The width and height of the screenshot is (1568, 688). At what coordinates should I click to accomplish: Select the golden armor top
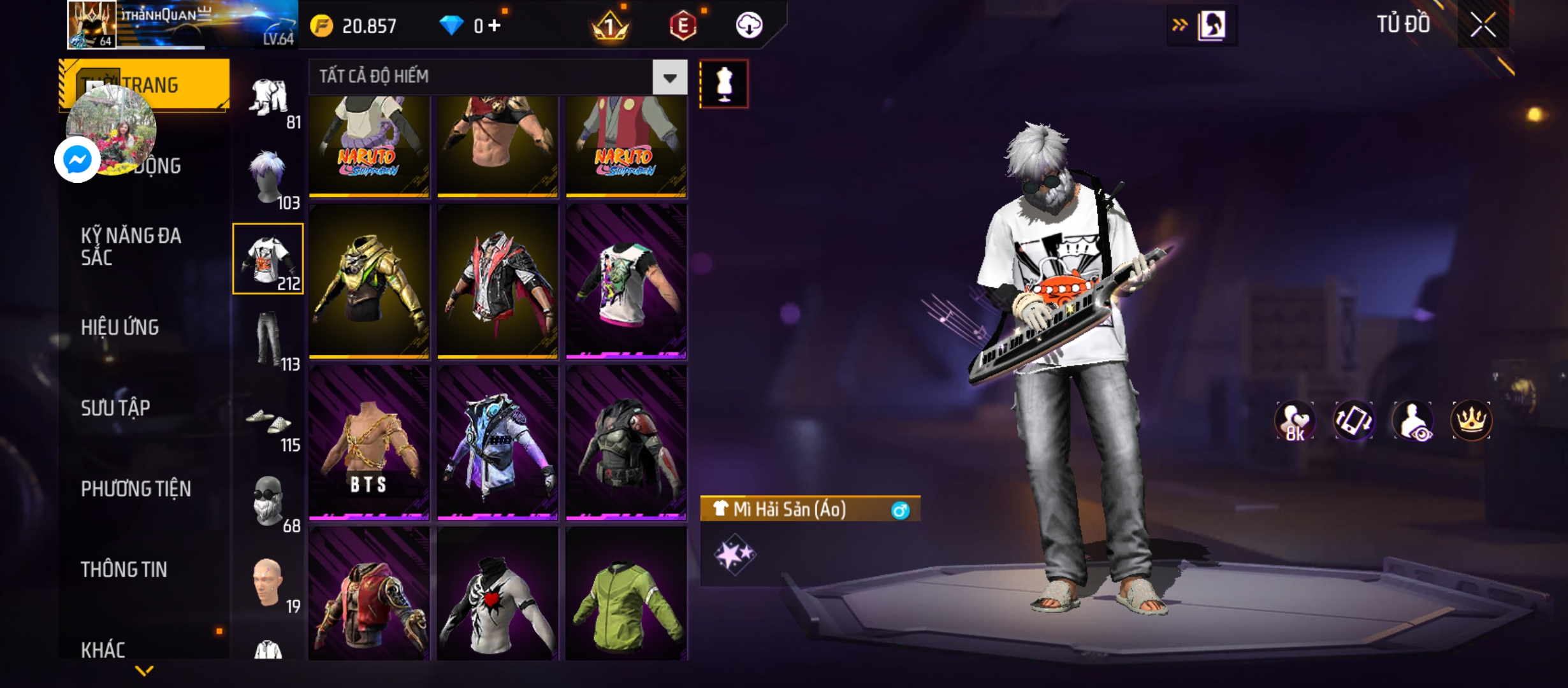(x=369, y=281)
